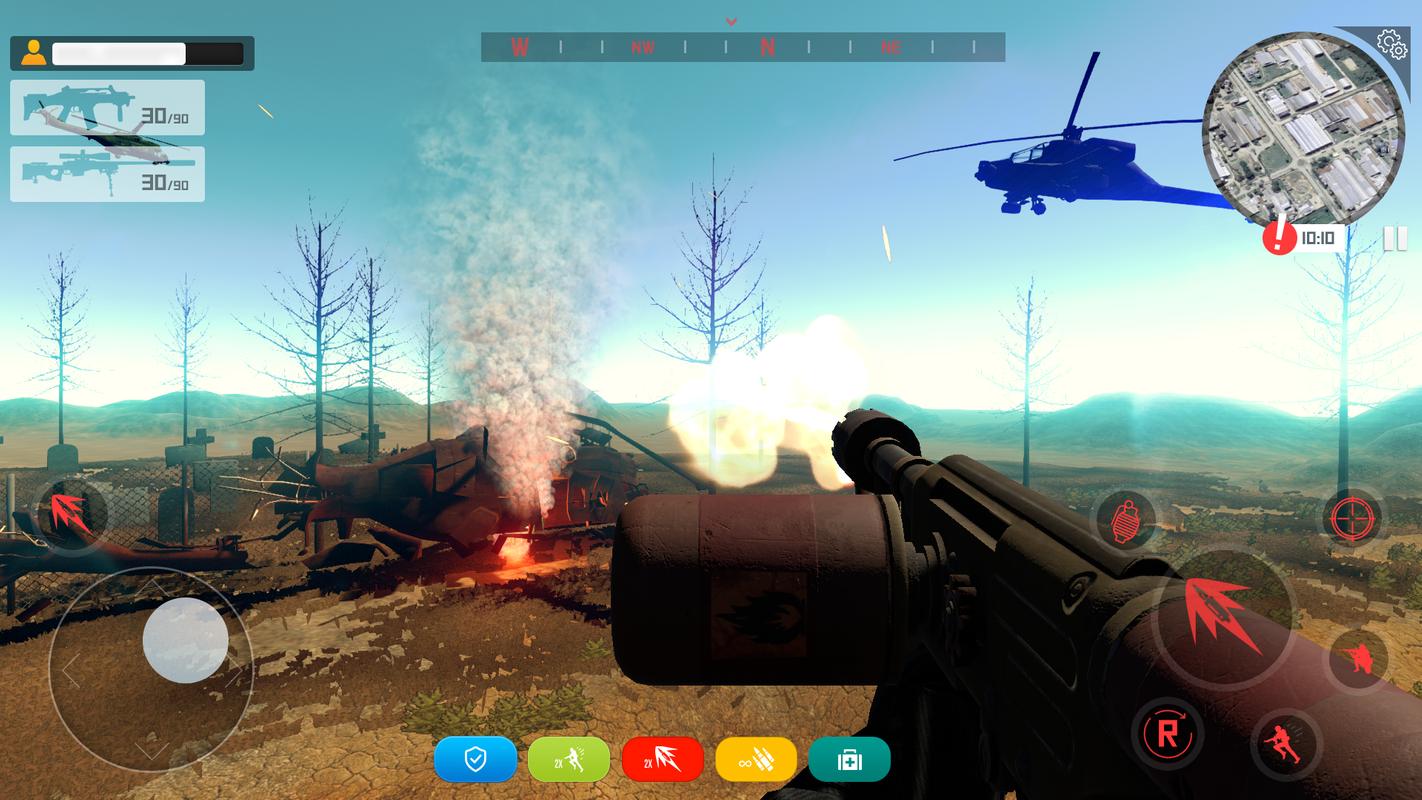Tap the red exclamation alert icon
1422x800 pixels.
pos(1279,237)
